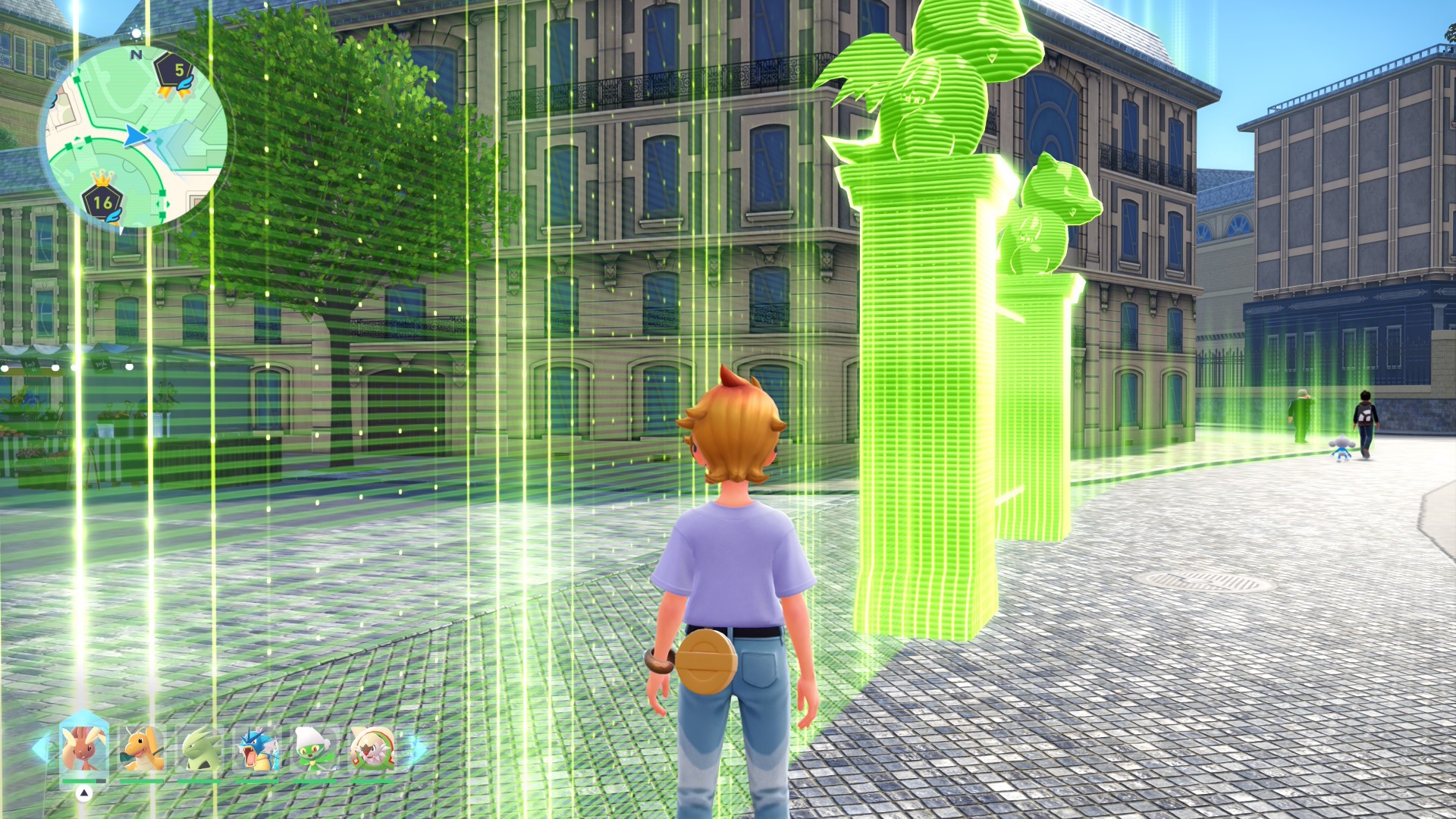Click the left cycle arrow beside the party bar
1456x819 pixels.
click(39, 748)
